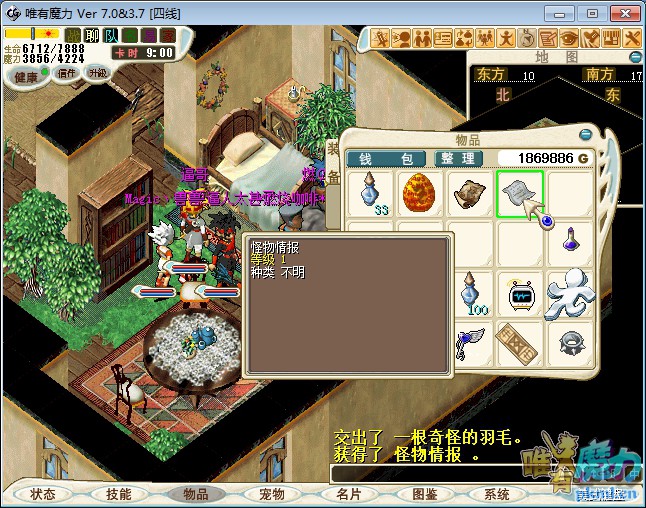Image resolution: width=646 pixels, height=508 pixels.
Task: Open the 宠物 pets tab
Action: tap(271, 494)
